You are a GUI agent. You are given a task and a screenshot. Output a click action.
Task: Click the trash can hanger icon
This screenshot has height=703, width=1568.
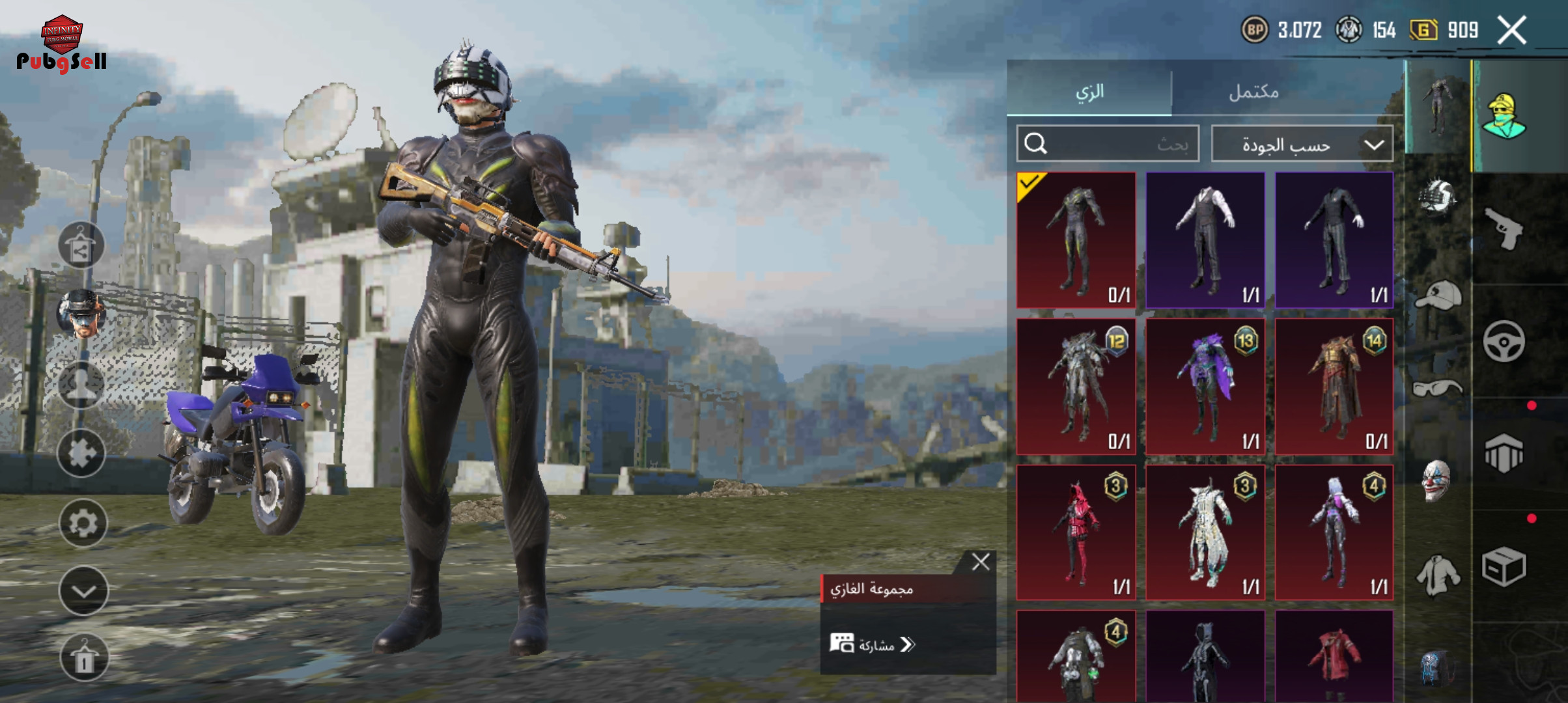point(83,657)
